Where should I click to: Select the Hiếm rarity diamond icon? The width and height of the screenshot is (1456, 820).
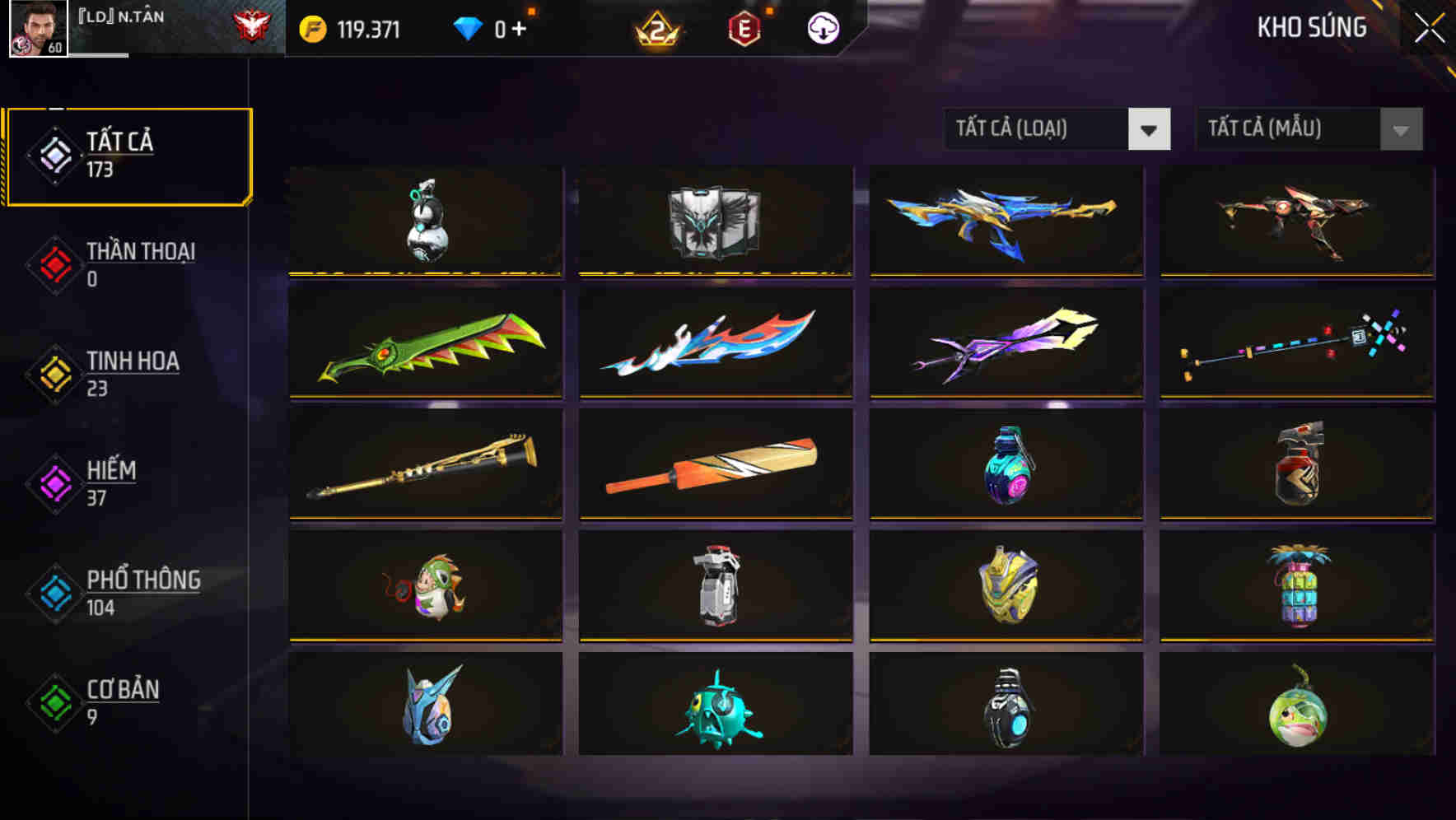point(54,482)
